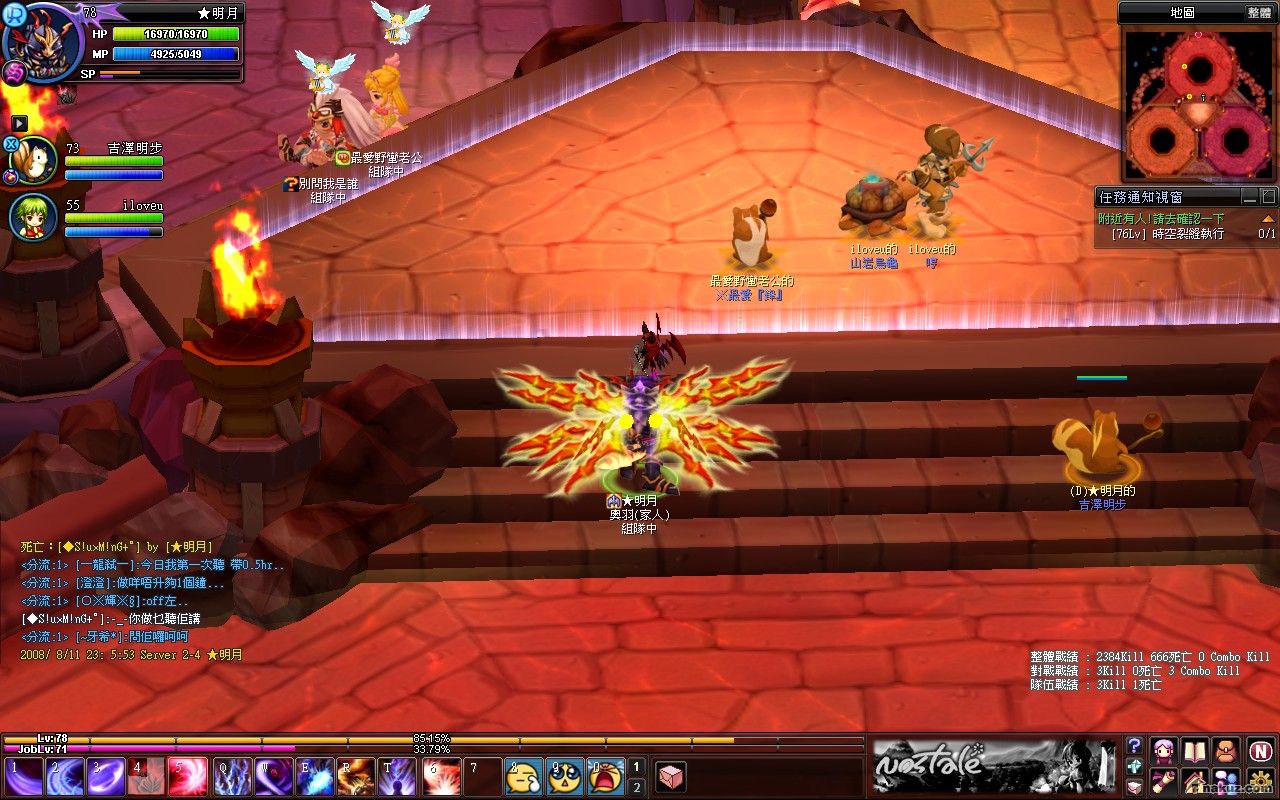Select the squirrel pet portrait

[x=34, y=159]
